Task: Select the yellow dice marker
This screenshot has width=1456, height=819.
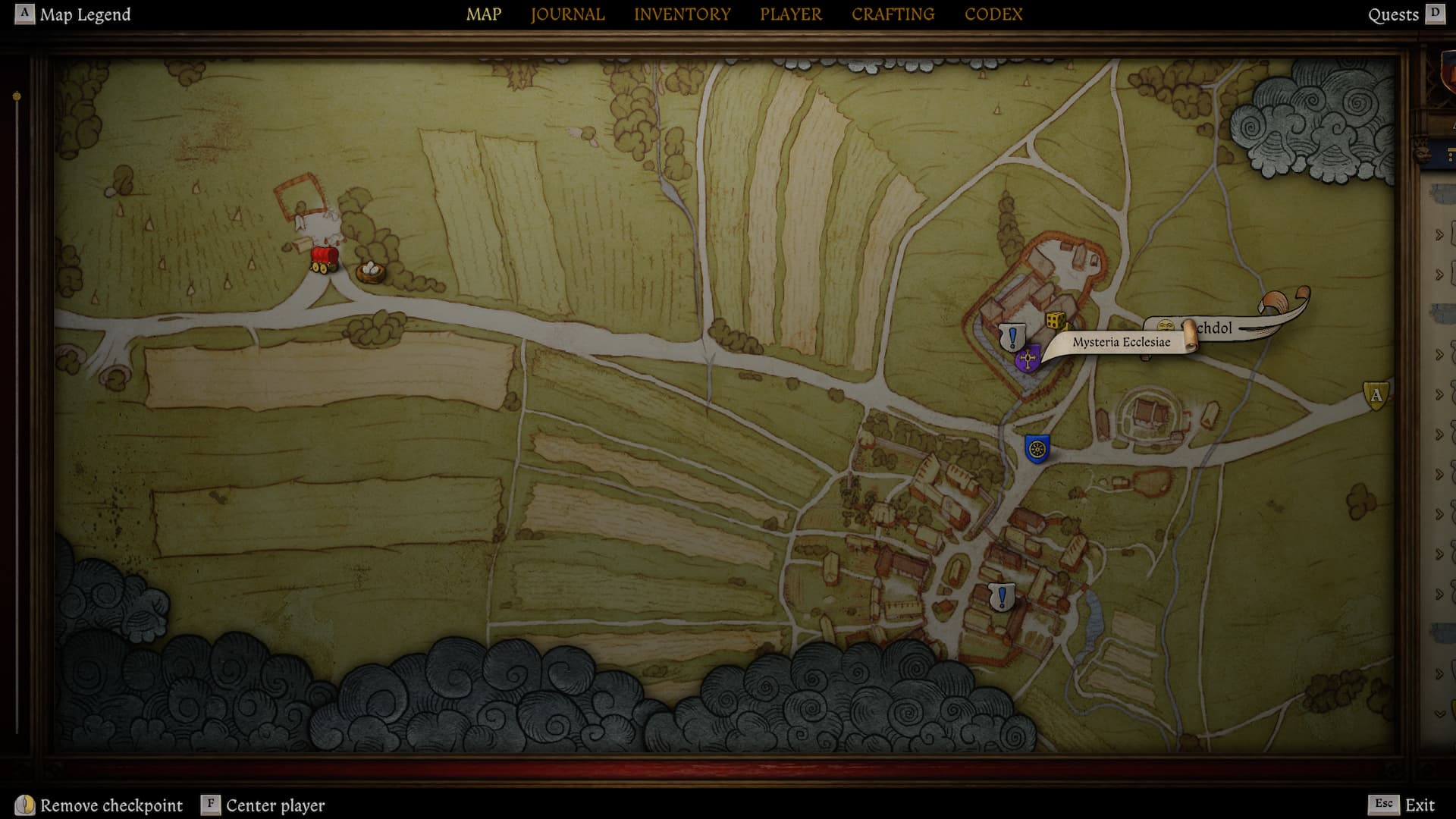Action: (1055, 321)
